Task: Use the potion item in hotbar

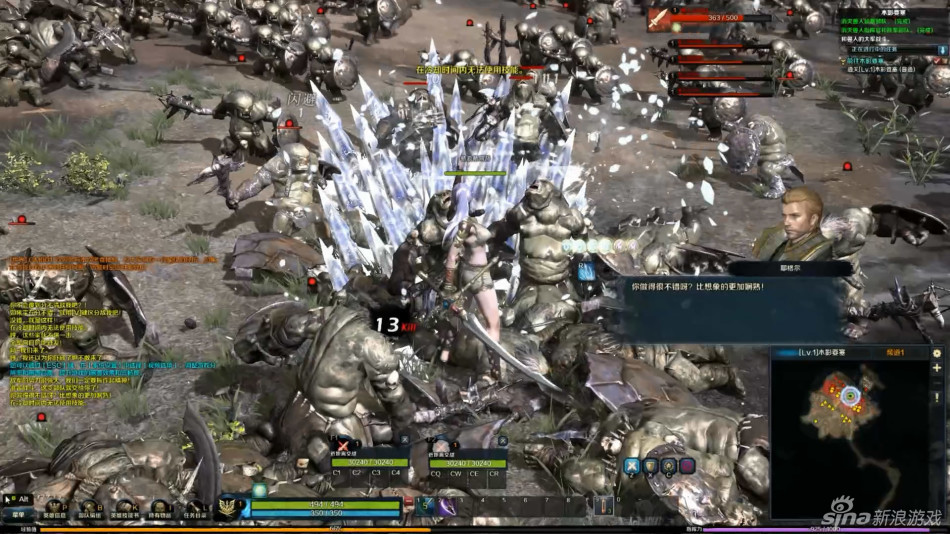Action: tap(603, 506)
